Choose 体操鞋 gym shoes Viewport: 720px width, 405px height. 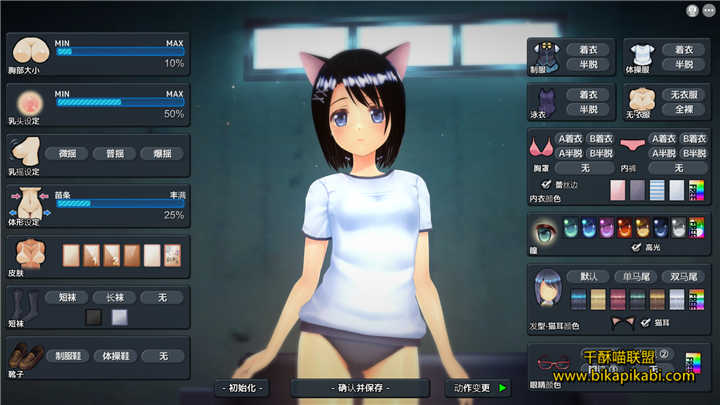click(115, 355)
